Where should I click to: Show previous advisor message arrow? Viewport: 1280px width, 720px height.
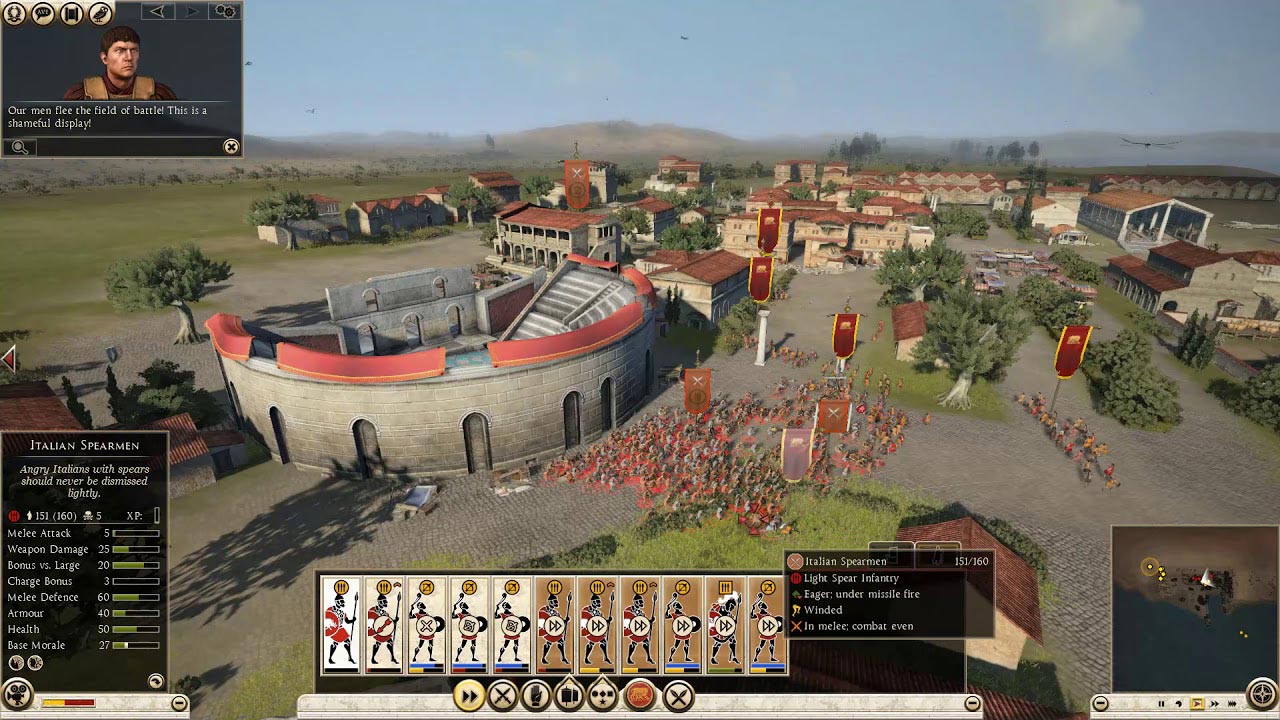157,12
